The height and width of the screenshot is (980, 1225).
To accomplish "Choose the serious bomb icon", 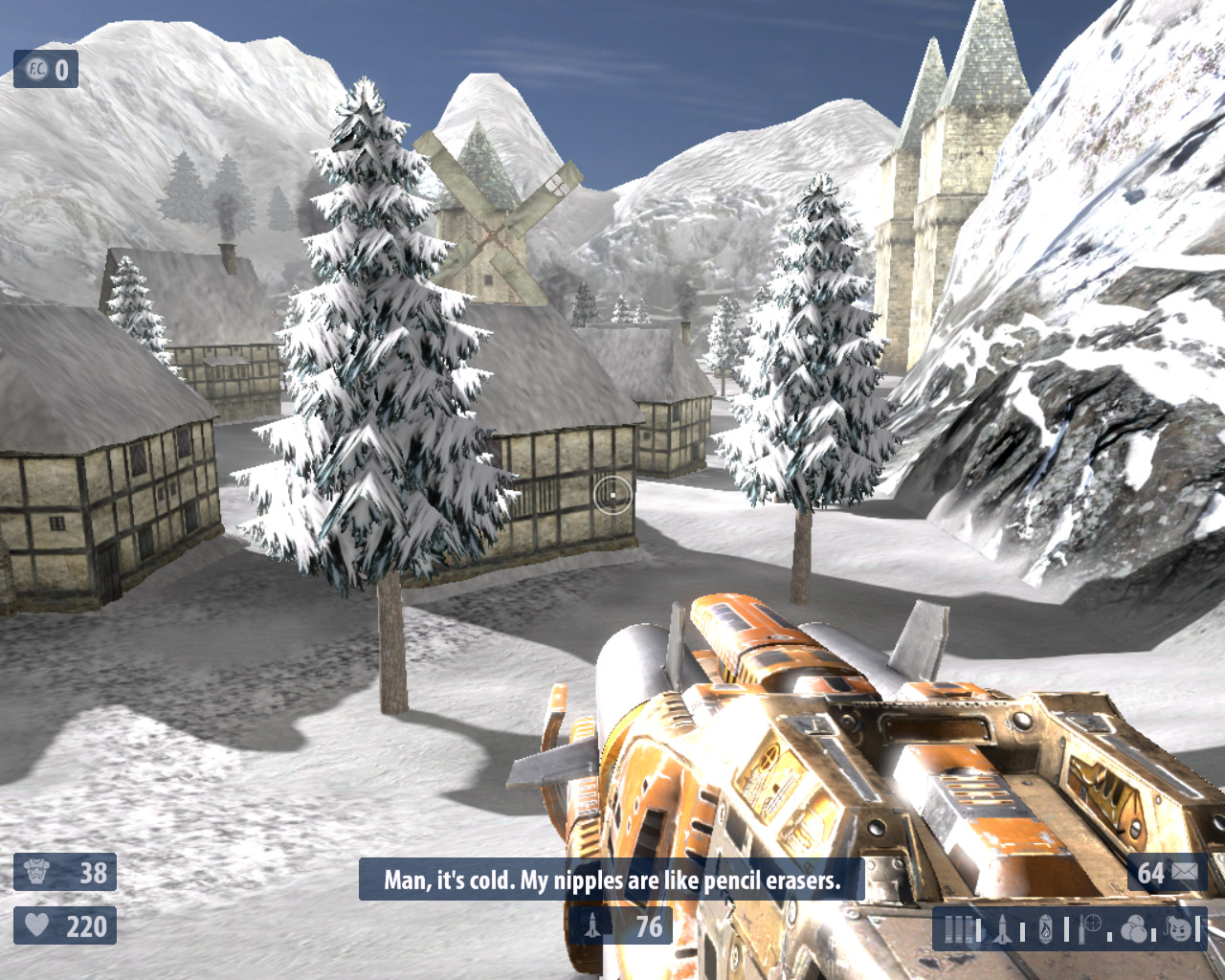I will coord(1180,928).
